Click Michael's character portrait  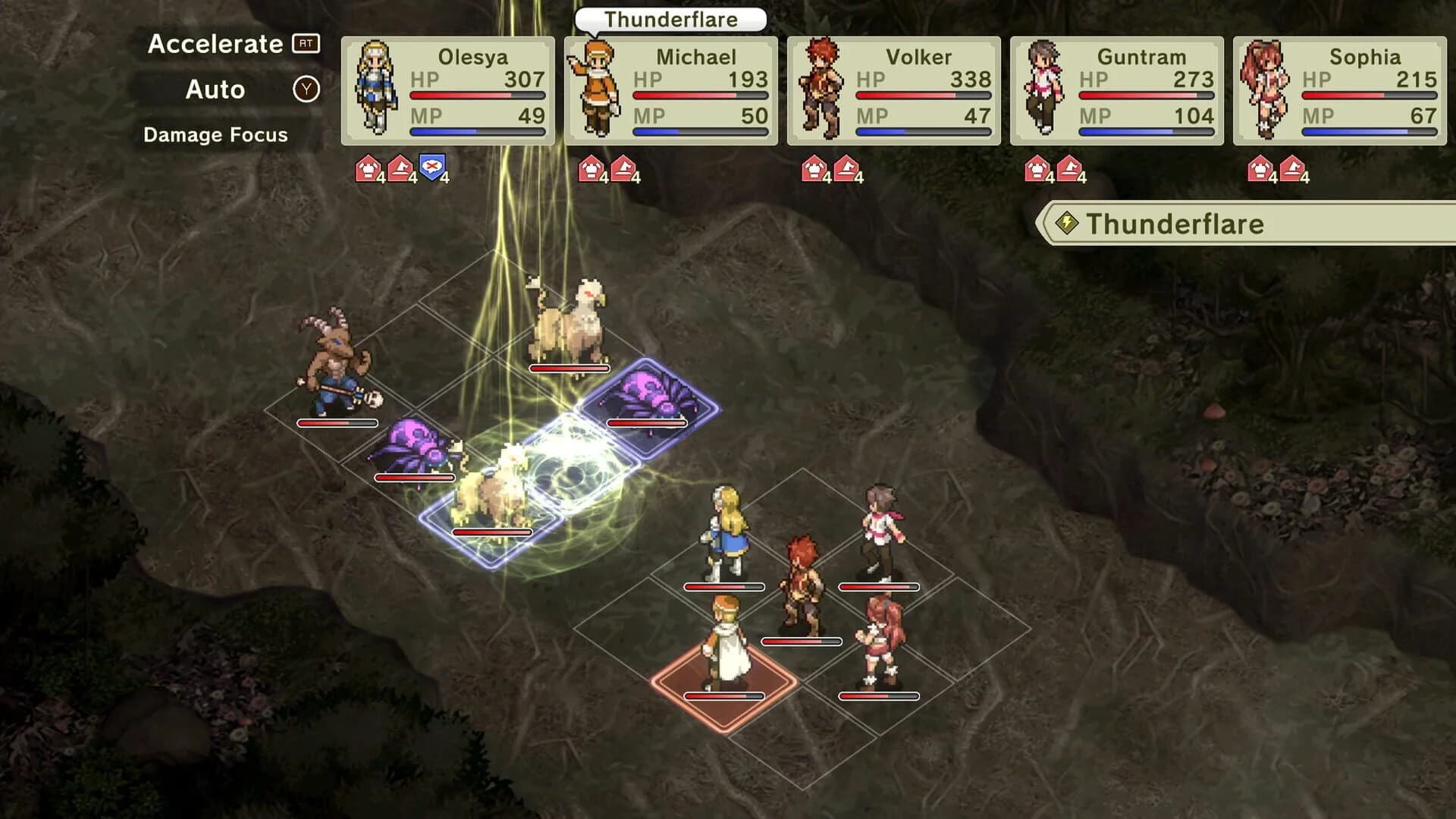tap(599, 87)
